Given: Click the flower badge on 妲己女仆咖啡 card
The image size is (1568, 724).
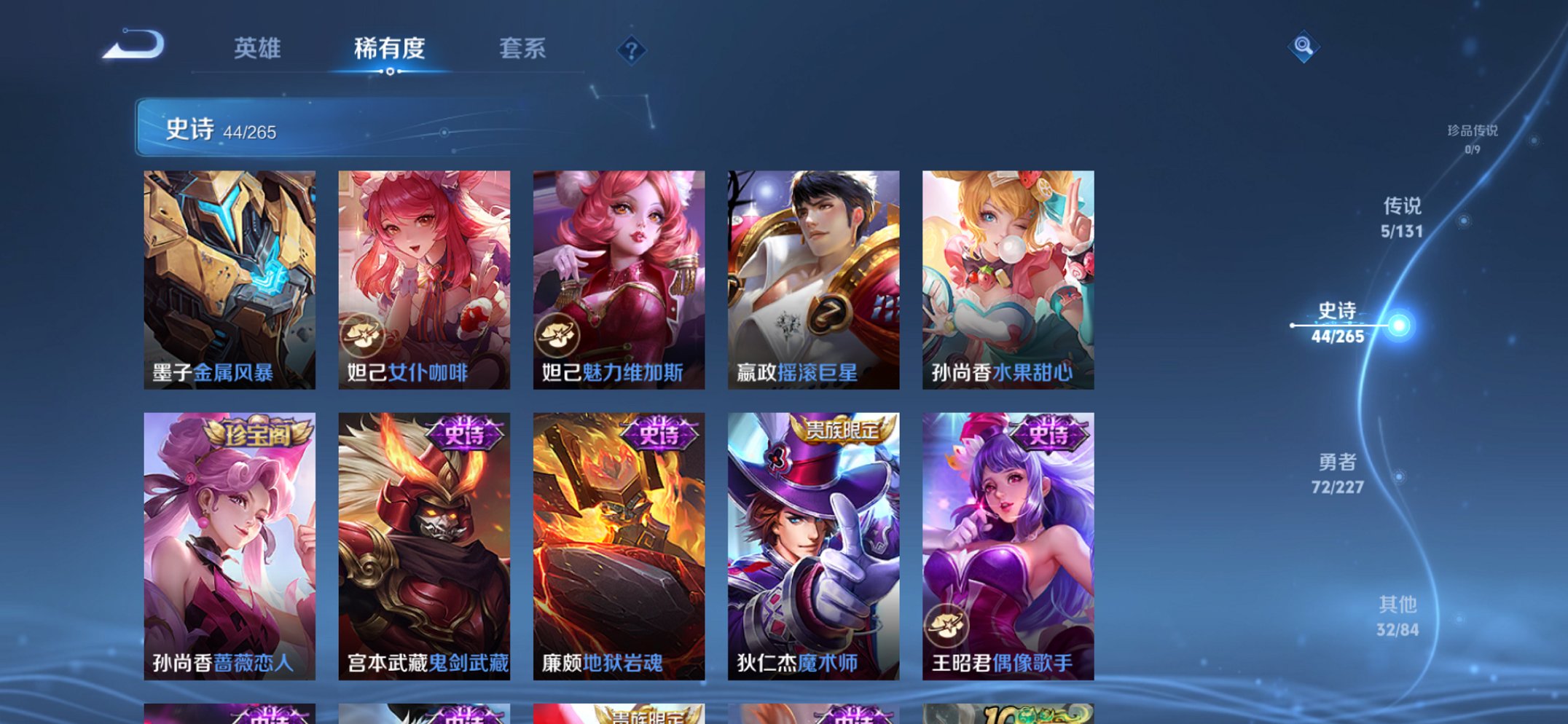Looking at the screenshot, I should coord(364,335).
